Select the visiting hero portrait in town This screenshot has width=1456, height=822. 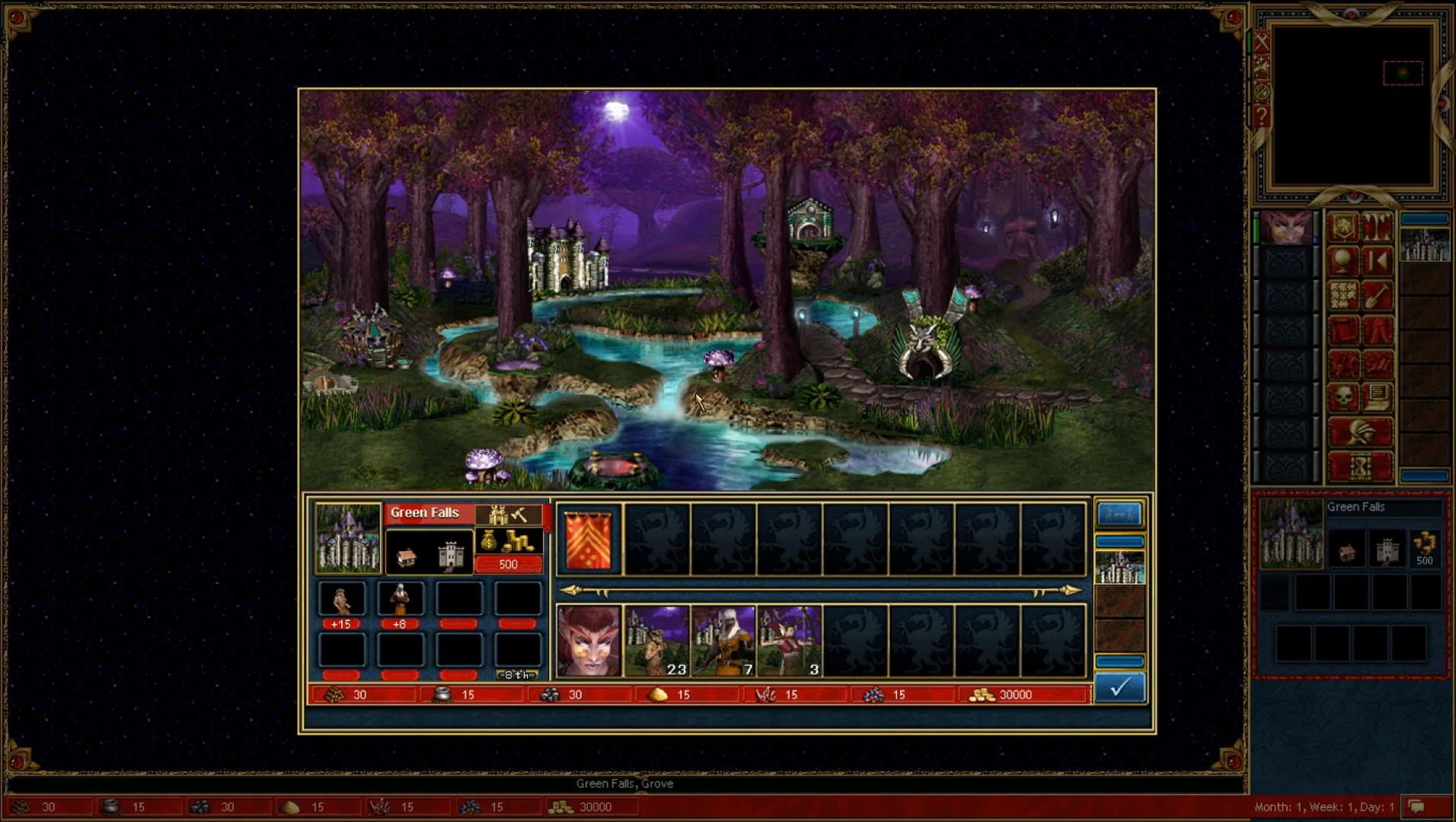pos(589,642)
